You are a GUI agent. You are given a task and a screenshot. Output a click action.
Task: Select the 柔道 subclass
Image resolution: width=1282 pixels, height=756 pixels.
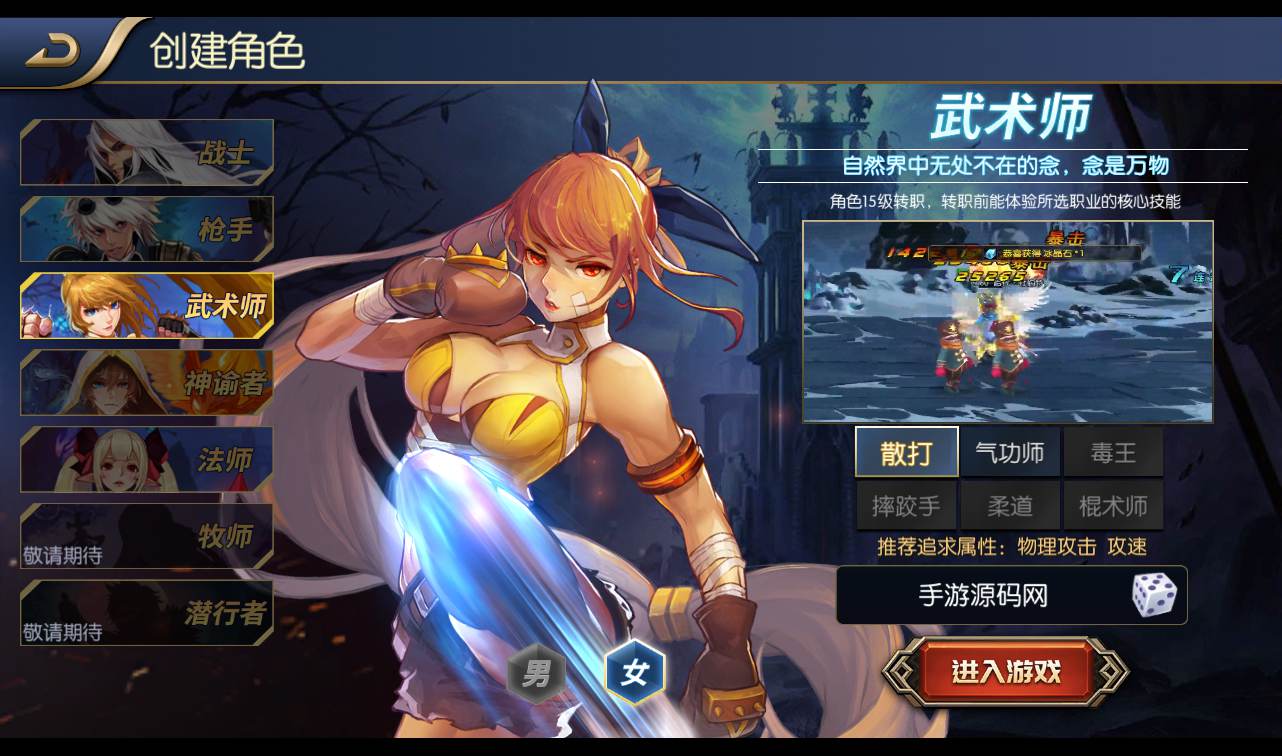[x=1010, y=505]
